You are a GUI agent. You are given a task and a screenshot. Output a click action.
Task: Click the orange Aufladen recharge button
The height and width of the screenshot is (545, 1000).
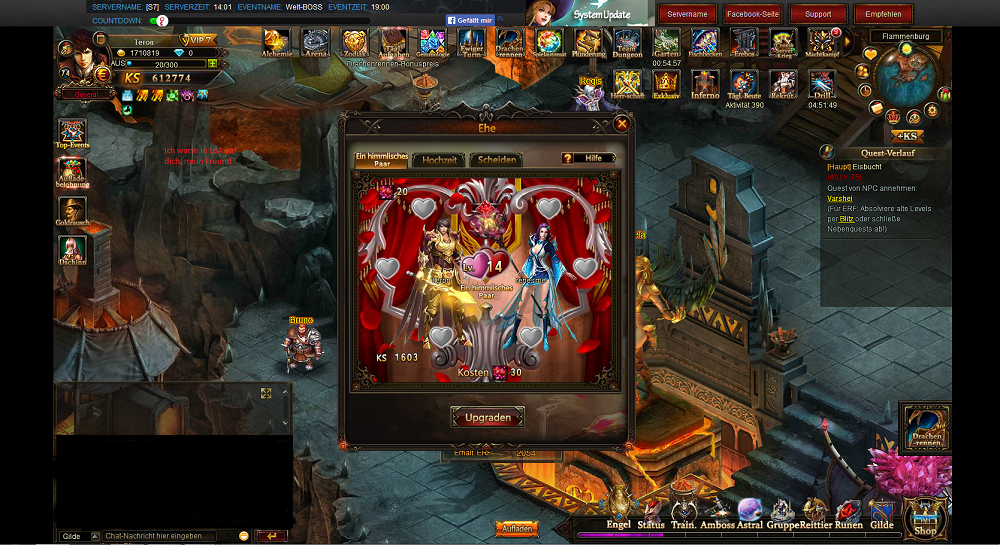[x=516, y=528]
